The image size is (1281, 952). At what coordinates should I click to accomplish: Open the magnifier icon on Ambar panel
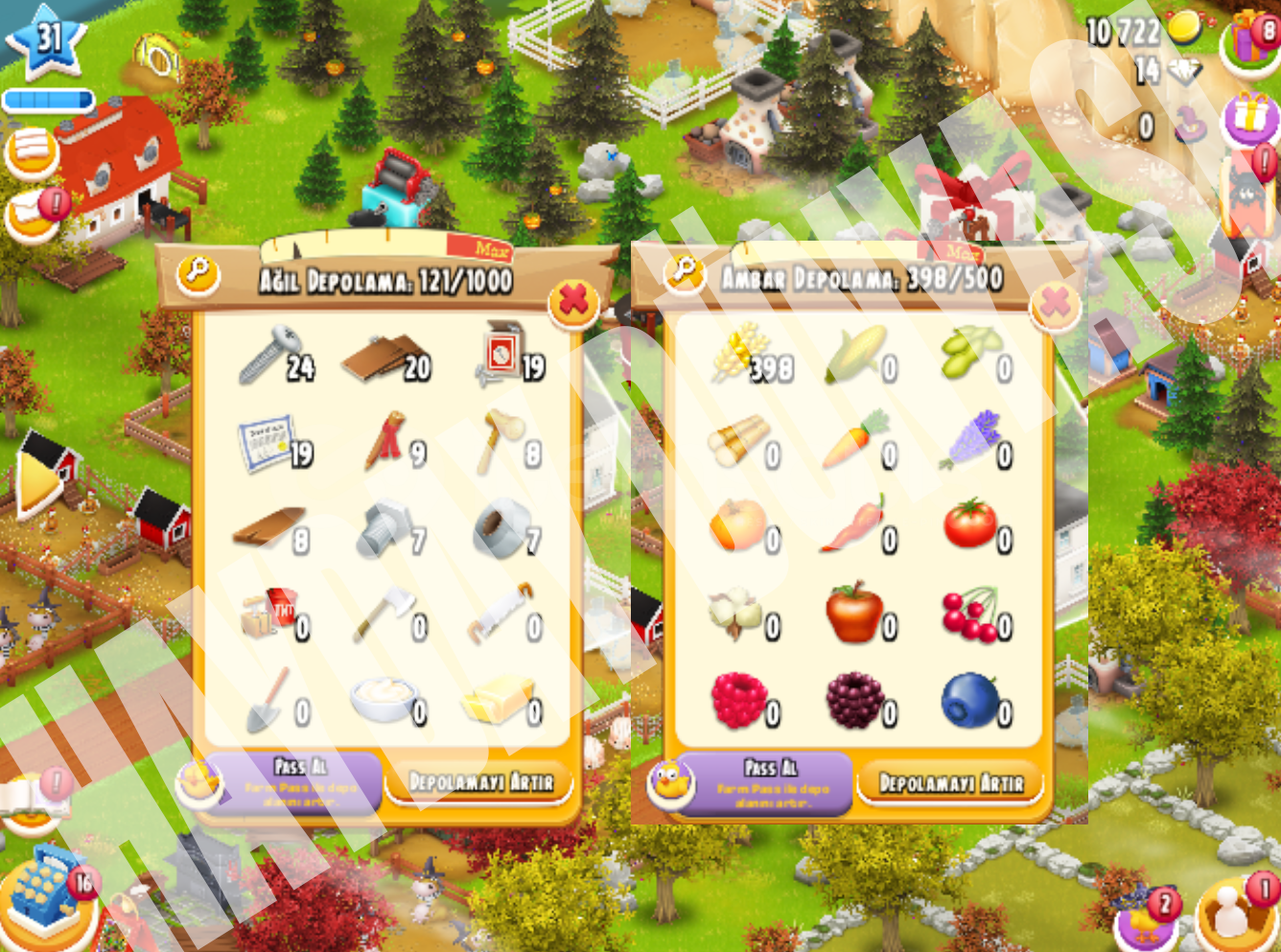686,271
